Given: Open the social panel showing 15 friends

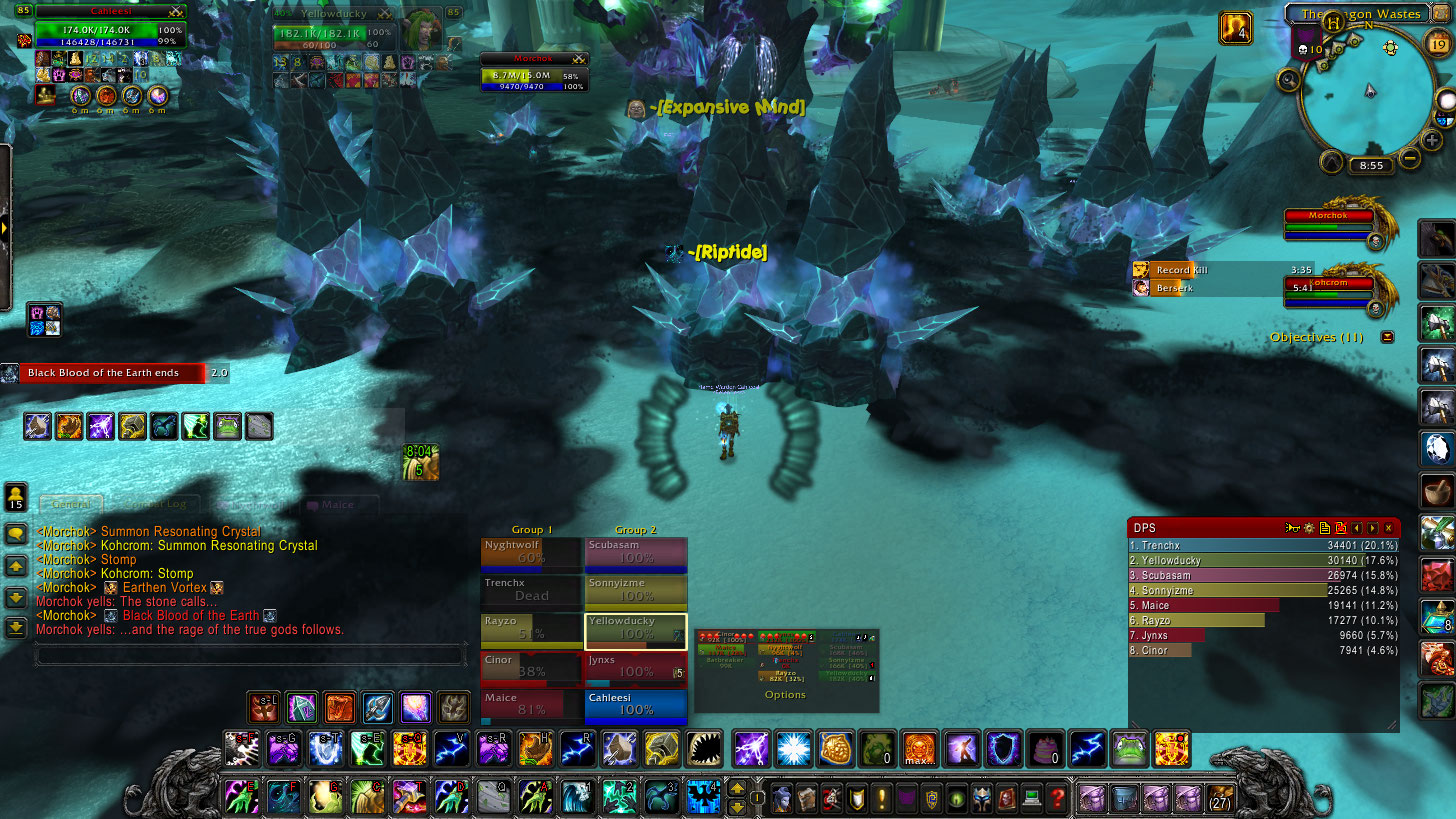Looking at the screenshot, I should [16, 497].
